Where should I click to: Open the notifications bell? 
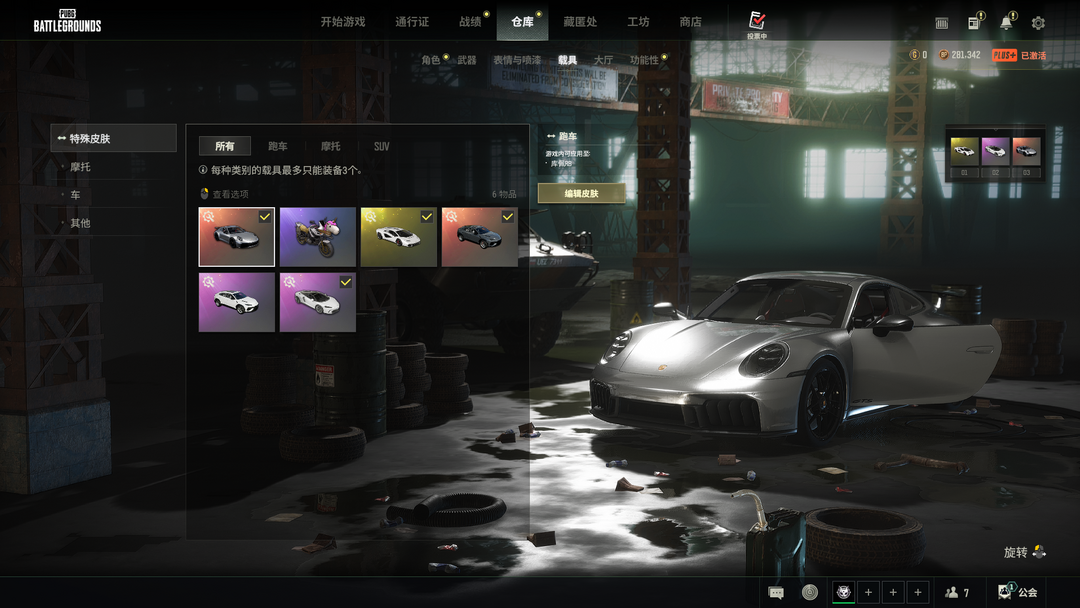(1006, 23)
